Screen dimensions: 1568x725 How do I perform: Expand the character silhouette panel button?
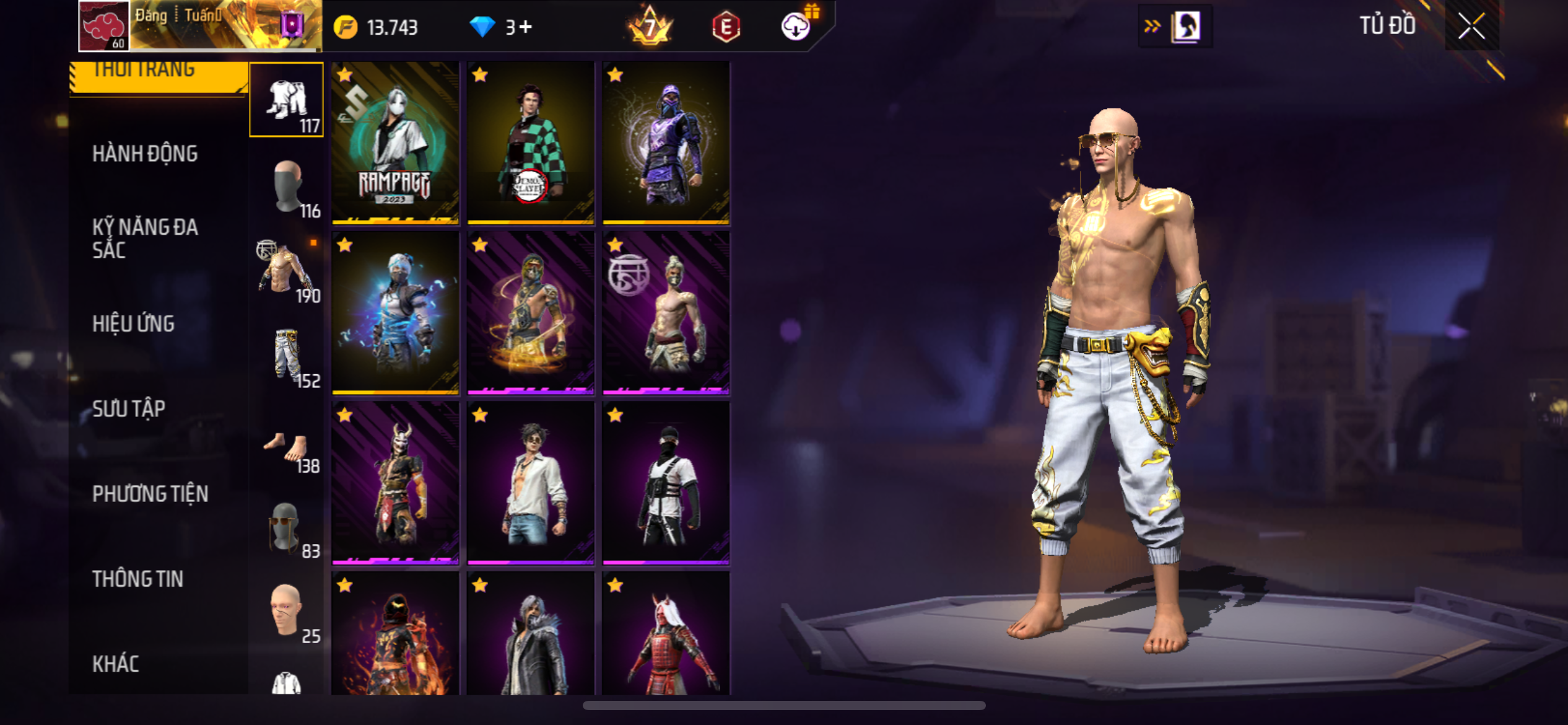[x=1175, y=26]
